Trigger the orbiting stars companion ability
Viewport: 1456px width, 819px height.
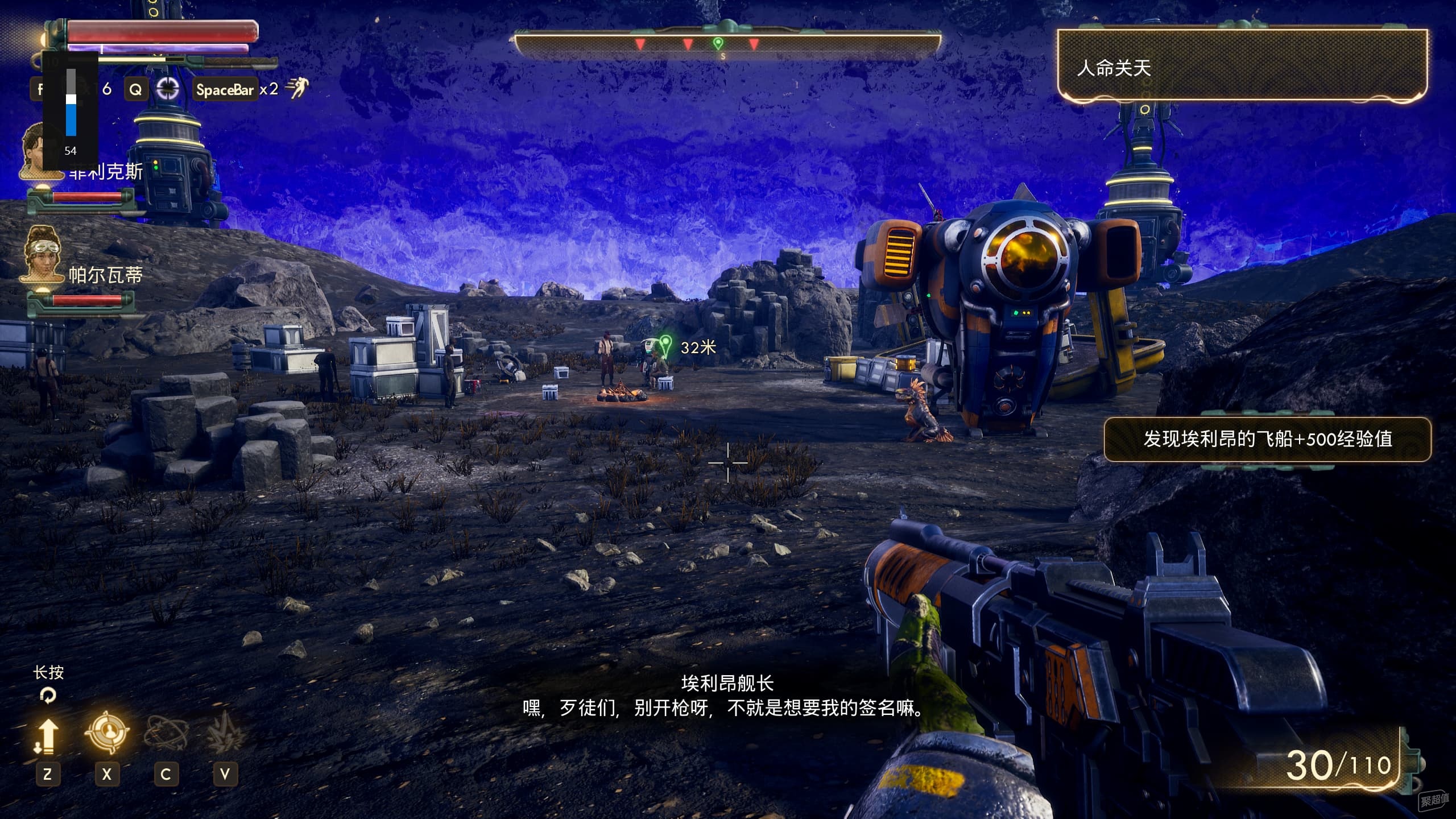pos(166,733)
